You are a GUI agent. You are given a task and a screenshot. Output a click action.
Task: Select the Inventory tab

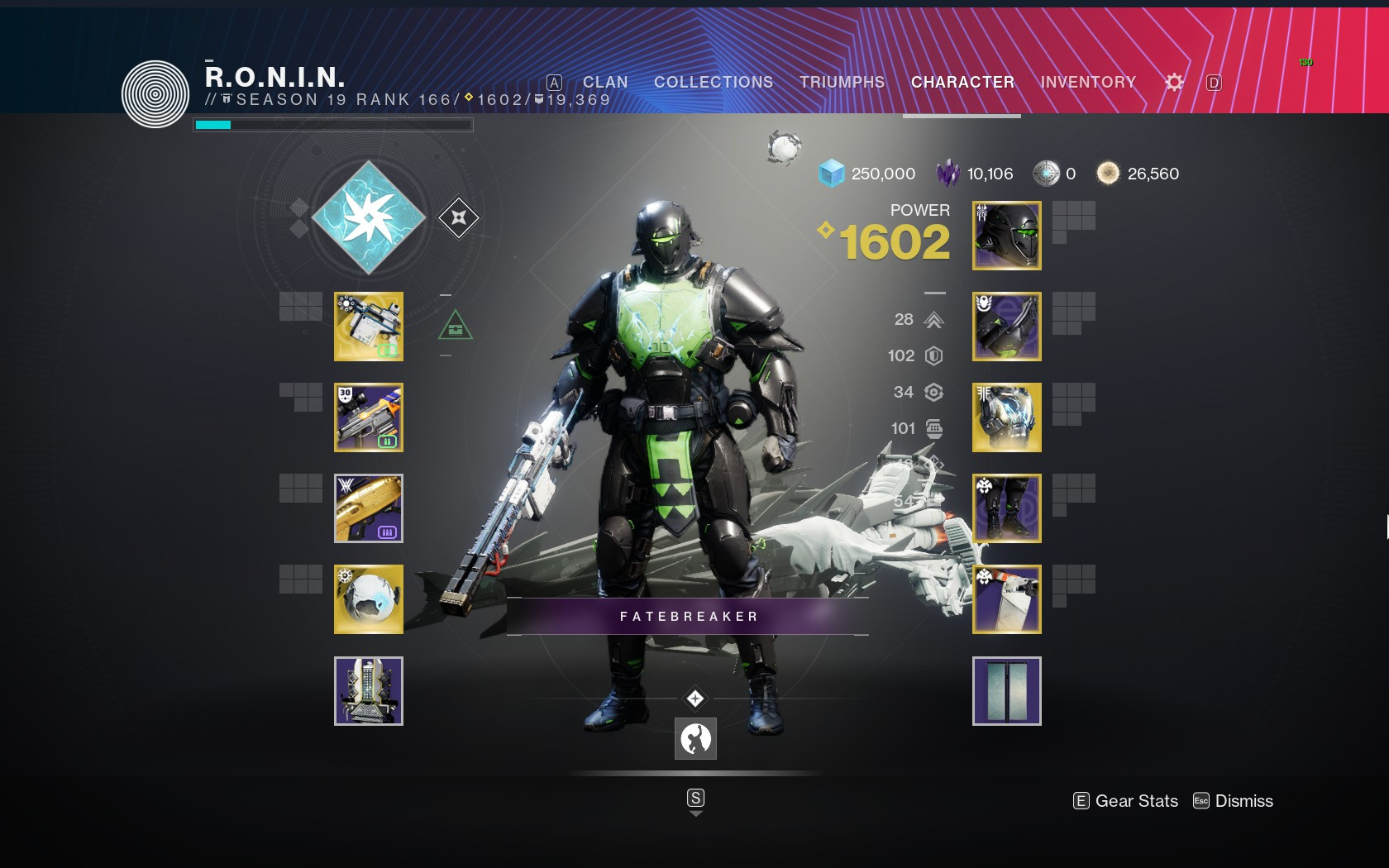point(1088,83)
